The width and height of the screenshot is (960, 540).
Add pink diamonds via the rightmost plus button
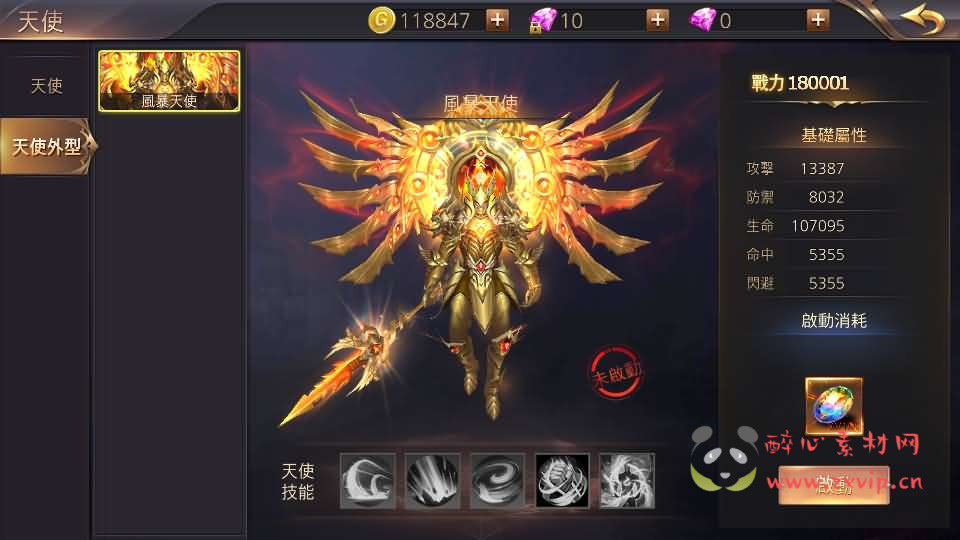click(x=817, y=19)
